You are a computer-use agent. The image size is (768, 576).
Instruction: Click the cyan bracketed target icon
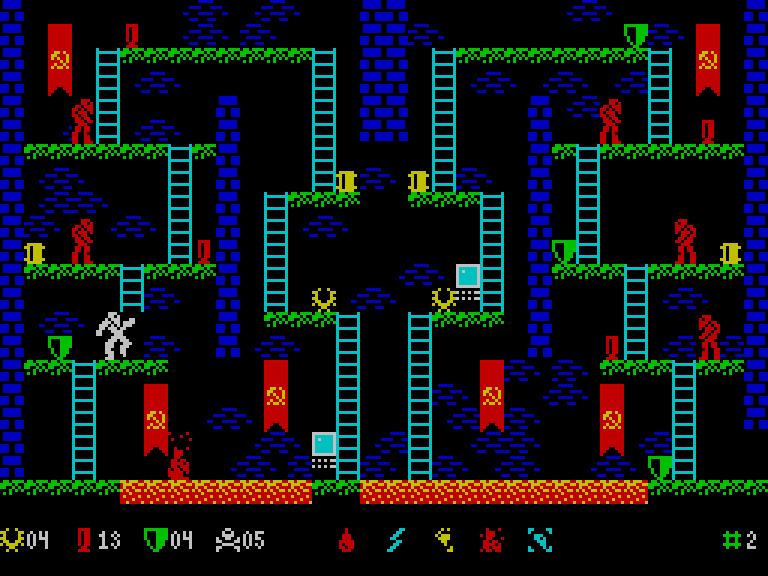point(539,541)
